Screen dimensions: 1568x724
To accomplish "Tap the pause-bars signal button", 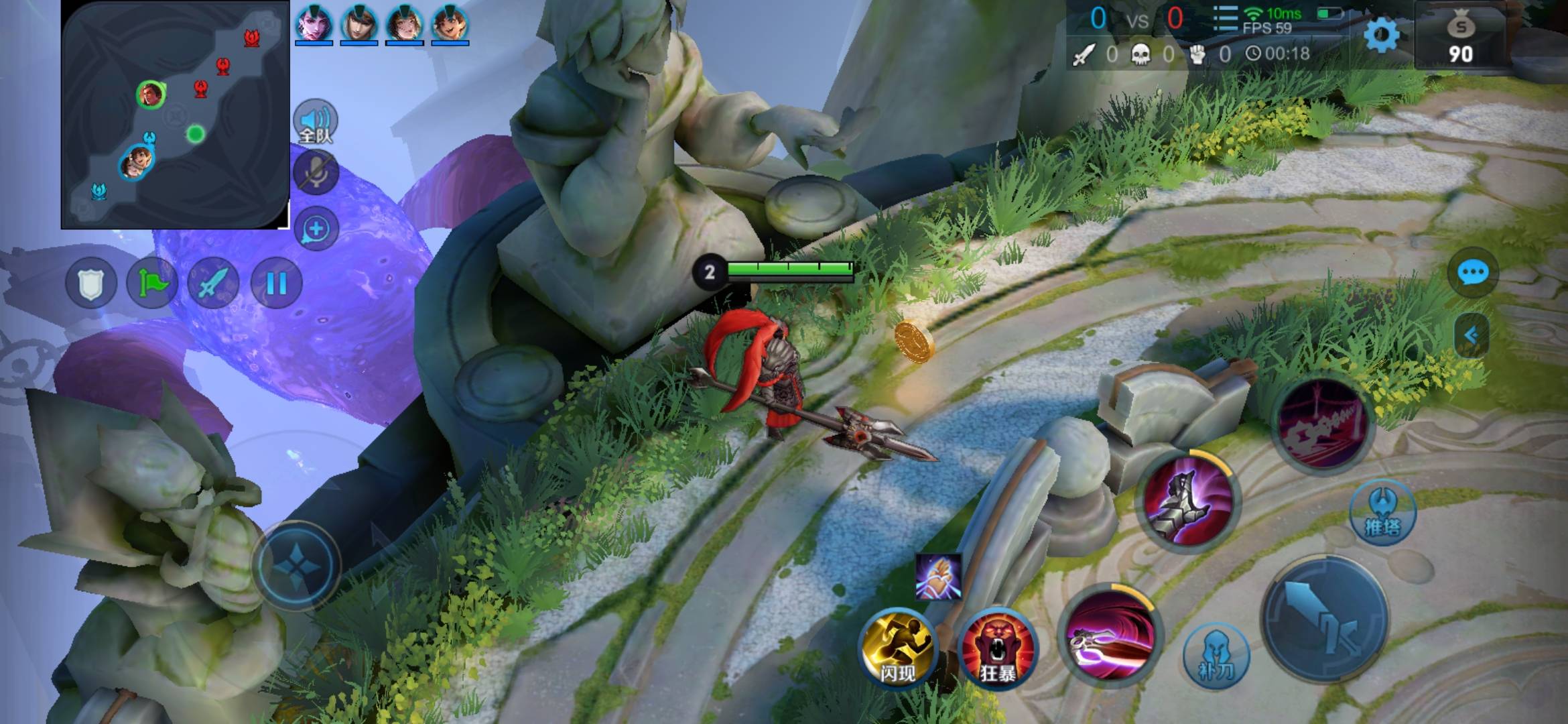I will tap(276, 284).
